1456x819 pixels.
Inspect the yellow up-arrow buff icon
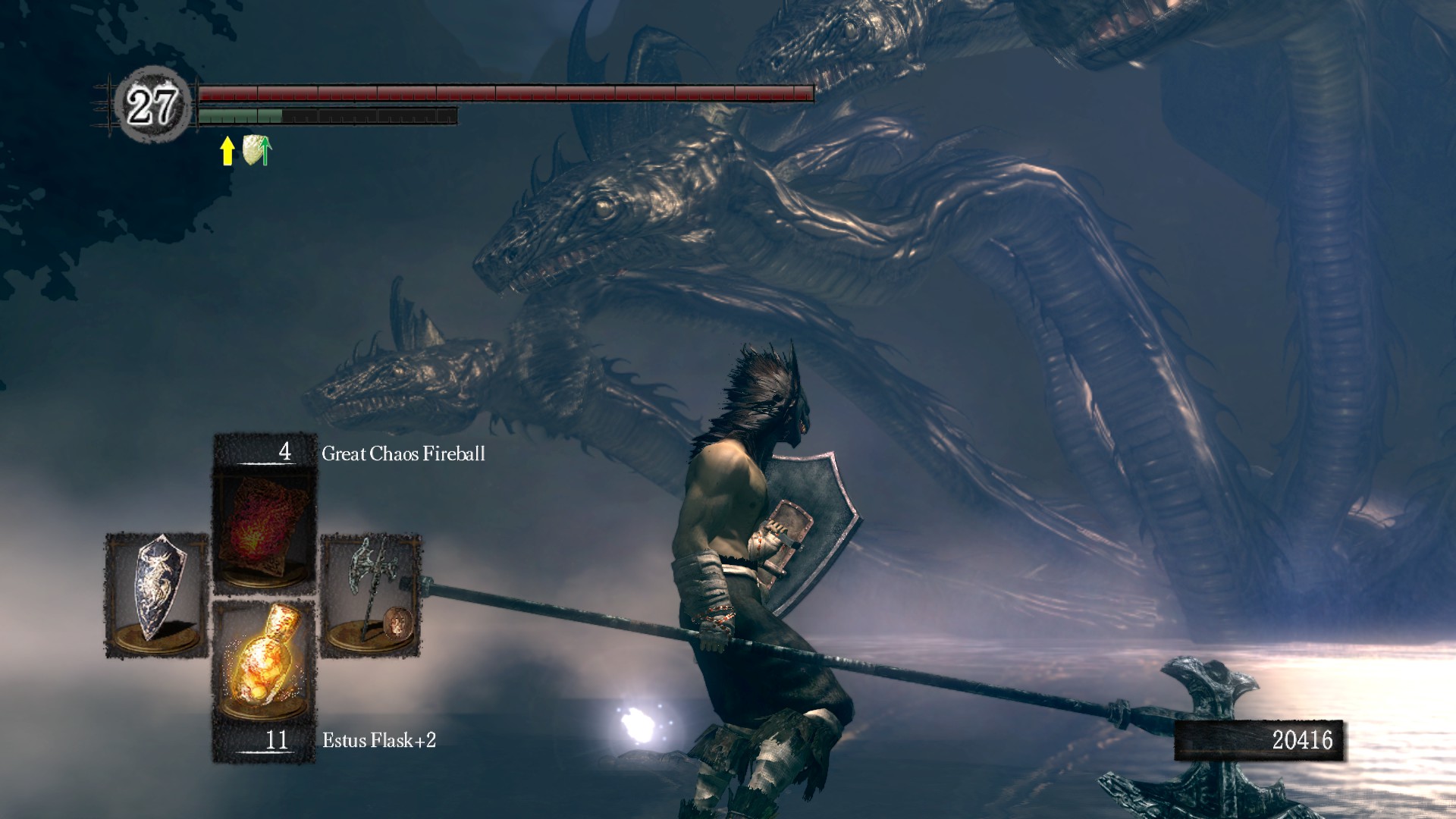pyautogui.click(x=227, y=150)
